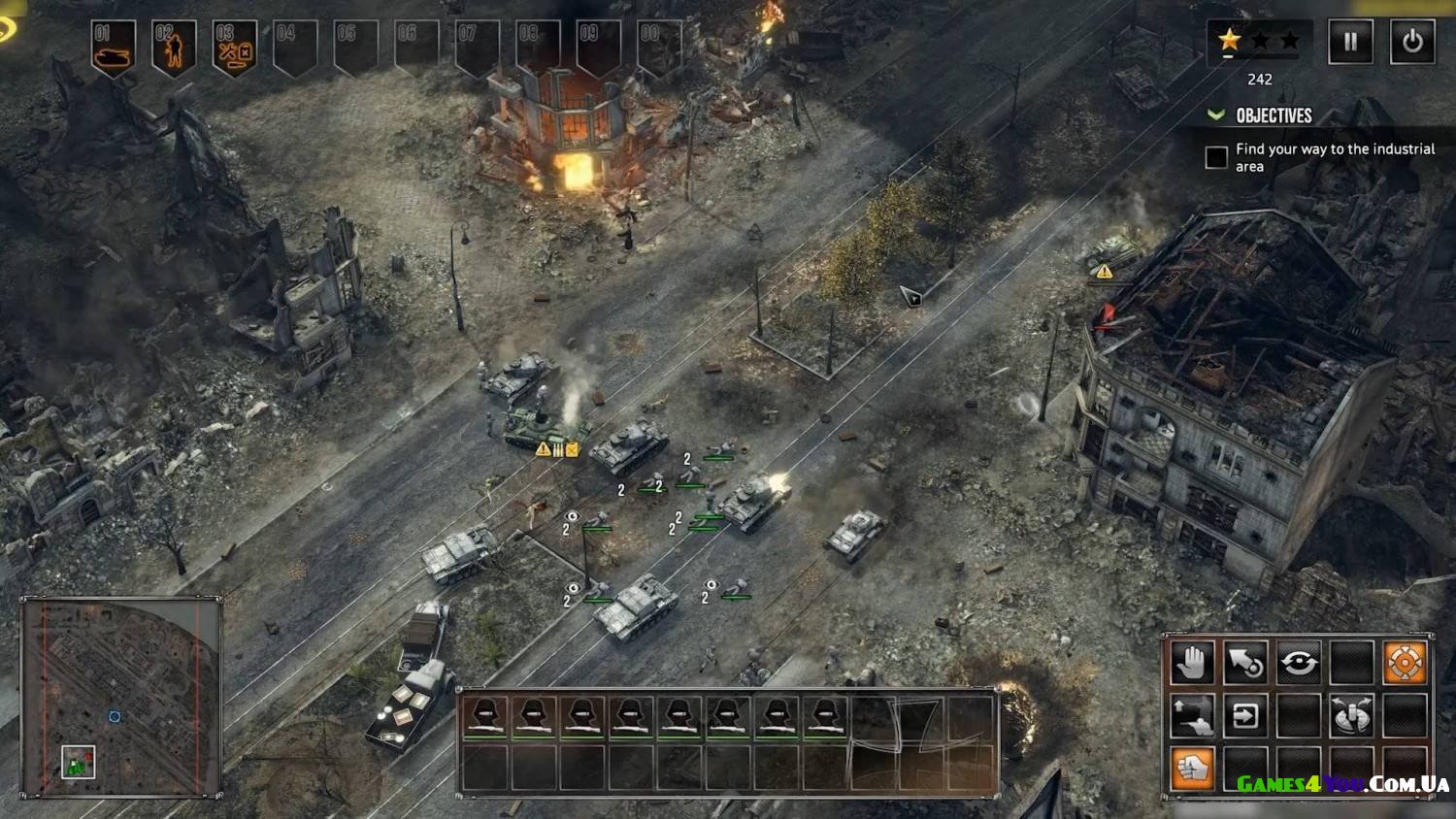
Task: Activate the stop hand command
Action: pos(1192,664)
